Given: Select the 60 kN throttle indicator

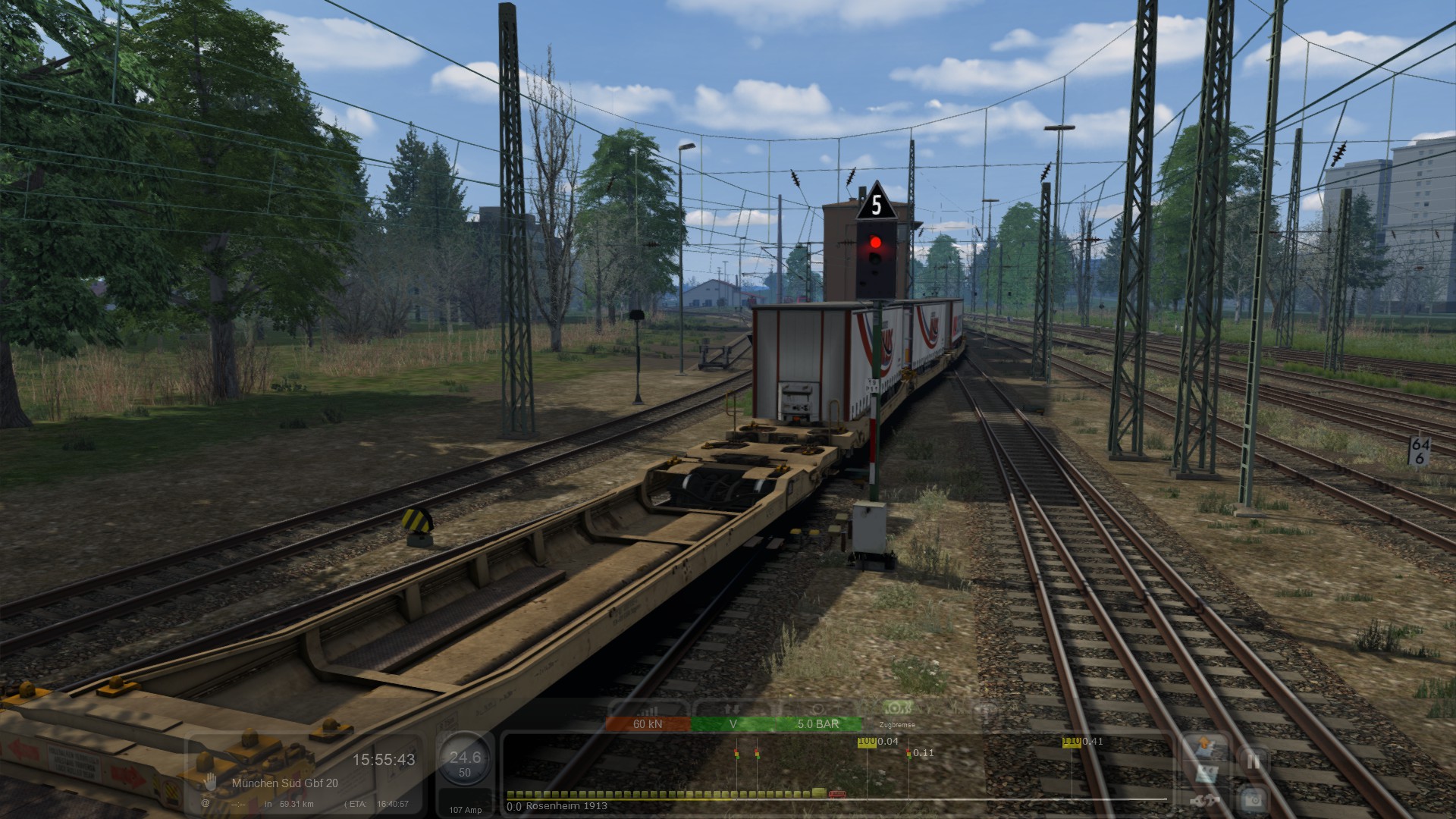Looking at the screenshot, I should point(648,724).
